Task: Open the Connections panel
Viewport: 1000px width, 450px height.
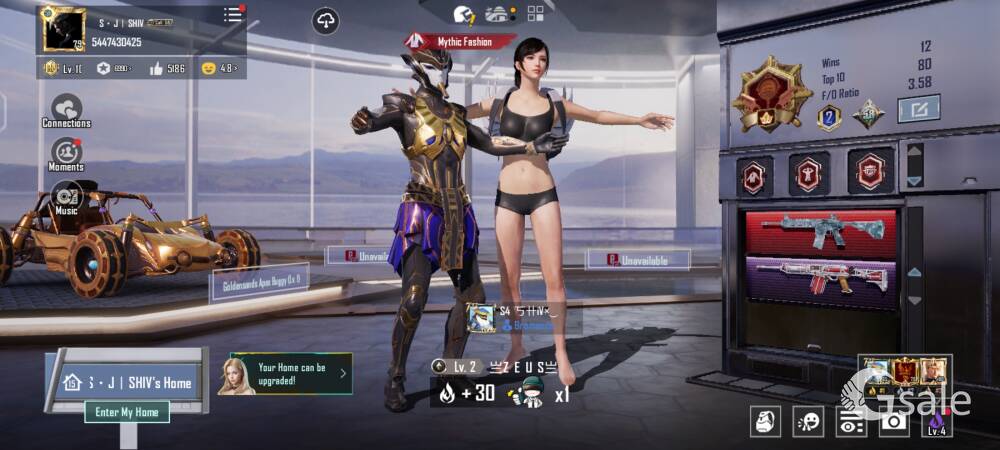Action: point(67,109)
